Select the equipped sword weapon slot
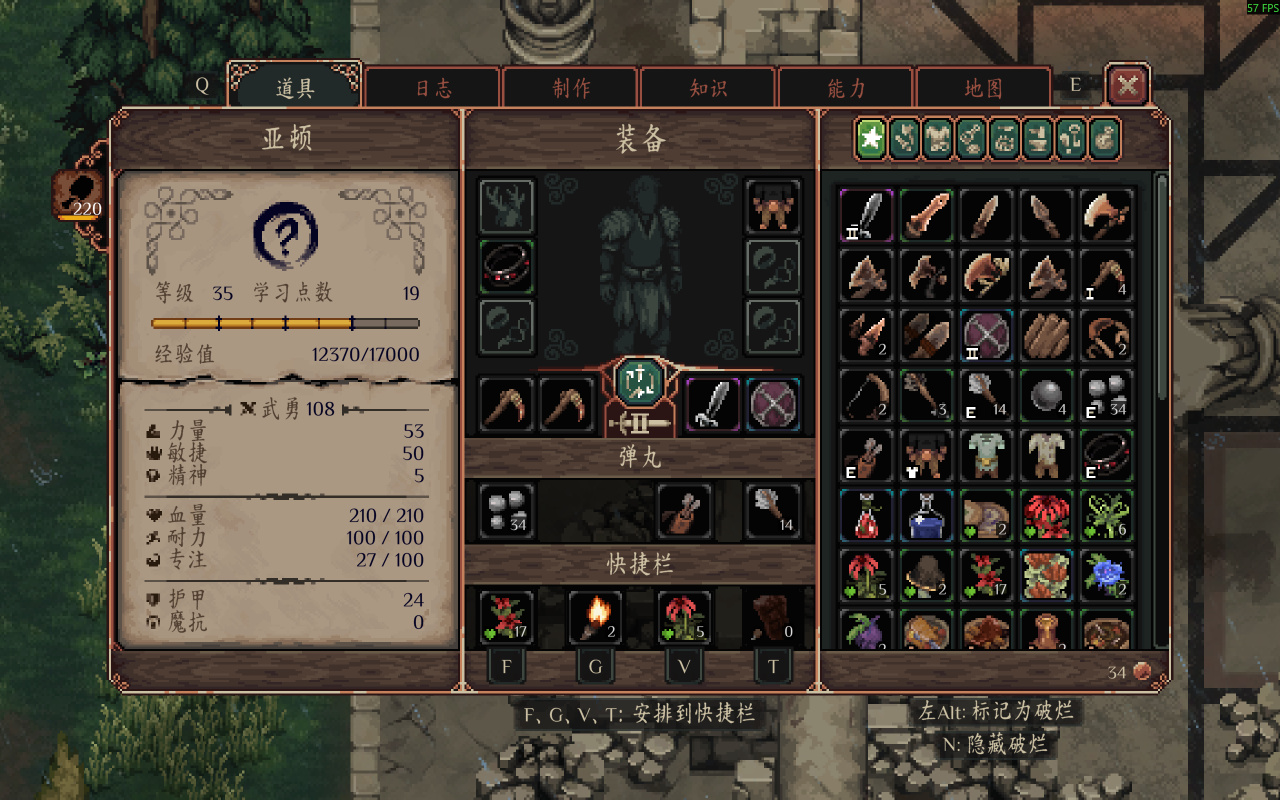The width and height of the screenshot is (1280, 800). [713, 404]
